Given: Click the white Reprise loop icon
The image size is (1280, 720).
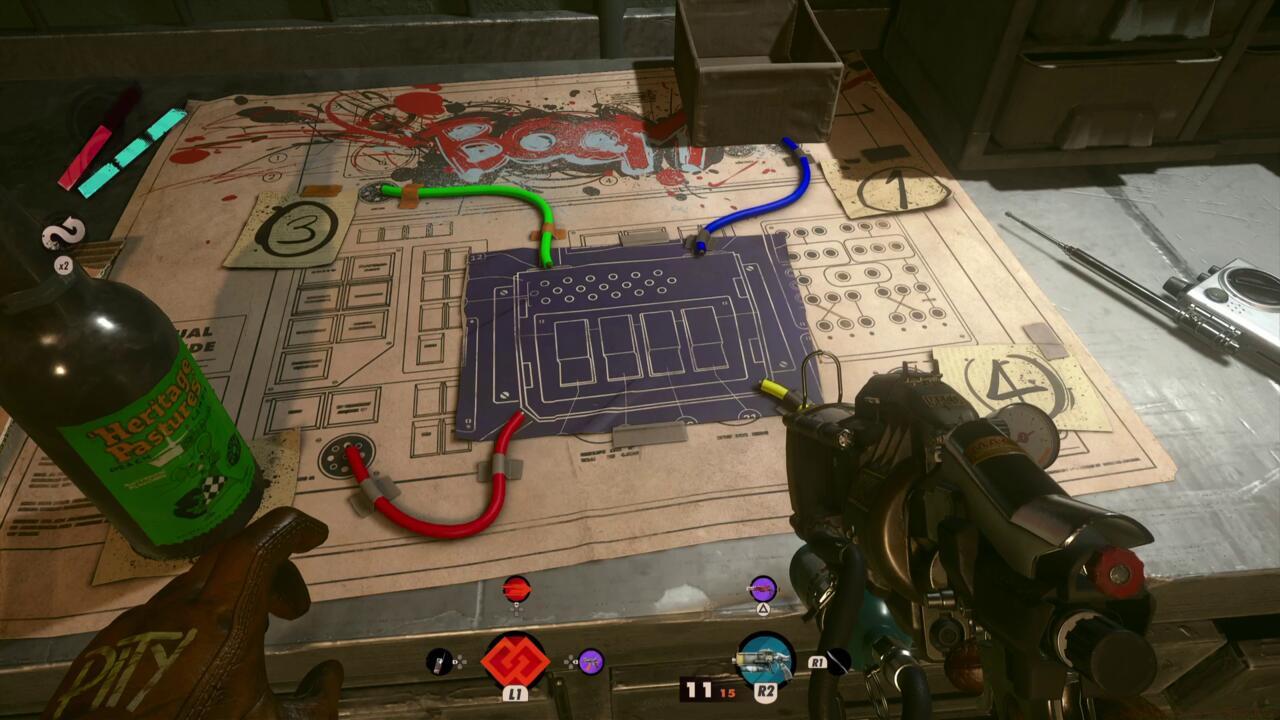Looking at the screenshot, I should (62, 236).
